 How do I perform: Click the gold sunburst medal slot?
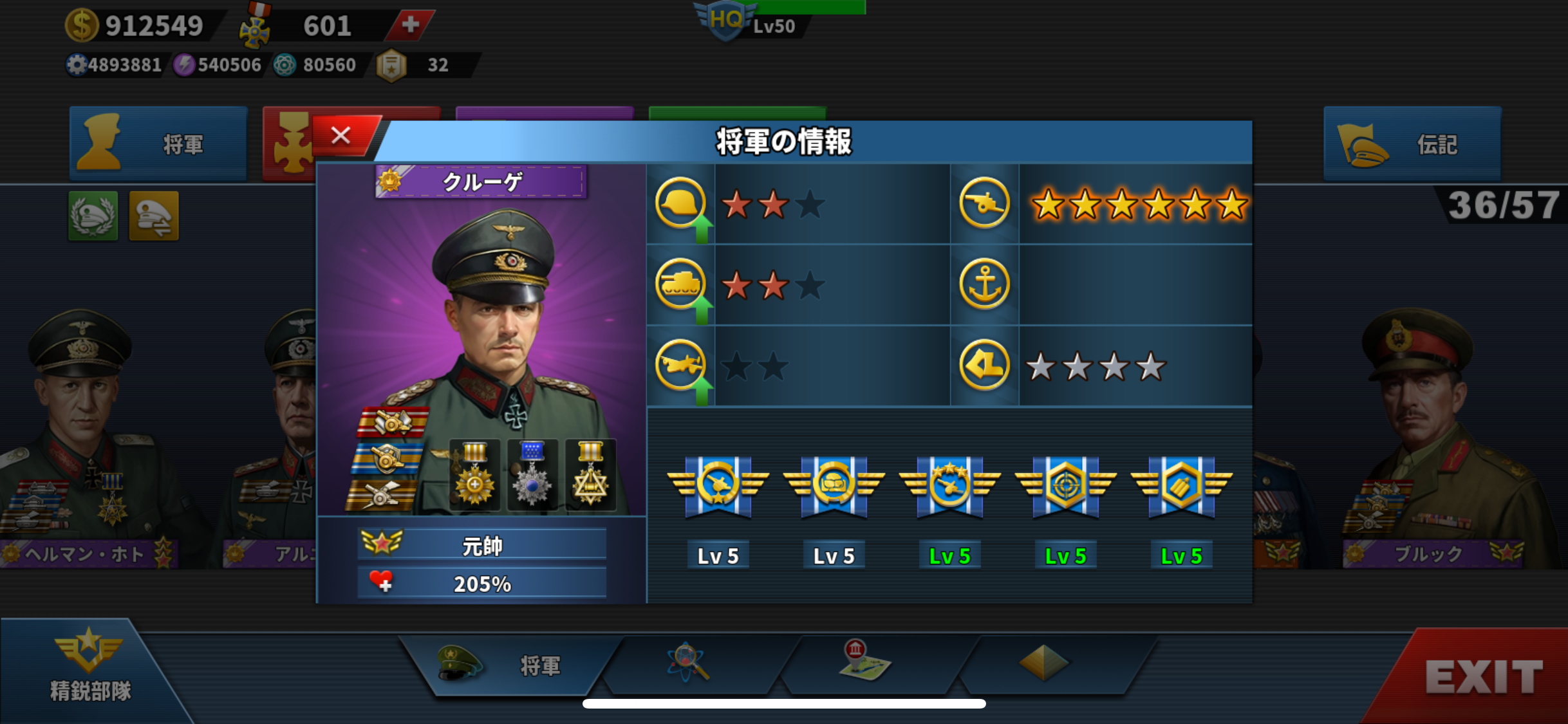[x=475, y=476]
